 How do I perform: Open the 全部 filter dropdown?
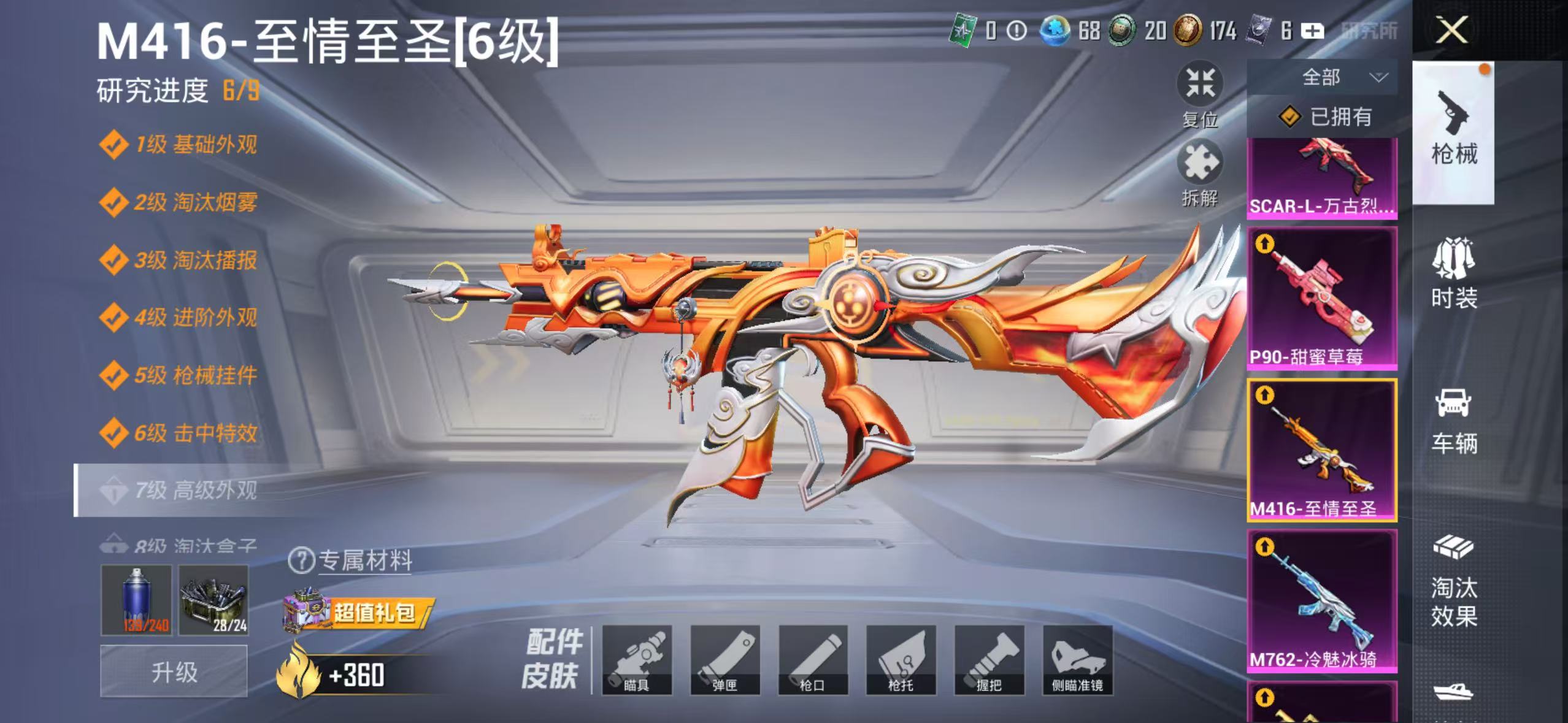coord(1323,77)
